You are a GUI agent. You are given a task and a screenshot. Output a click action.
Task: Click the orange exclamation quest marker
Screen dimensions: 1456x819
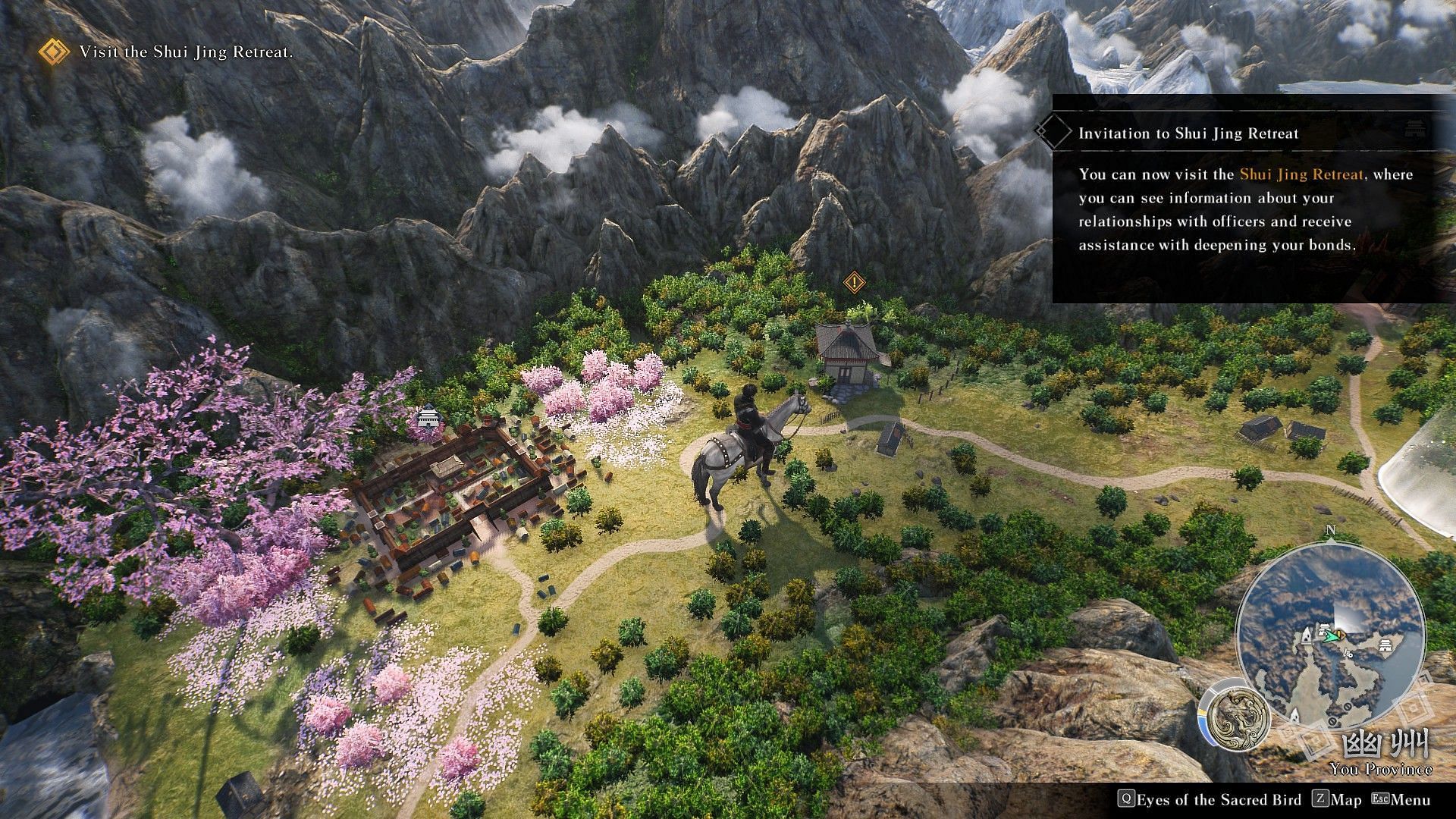854,283
